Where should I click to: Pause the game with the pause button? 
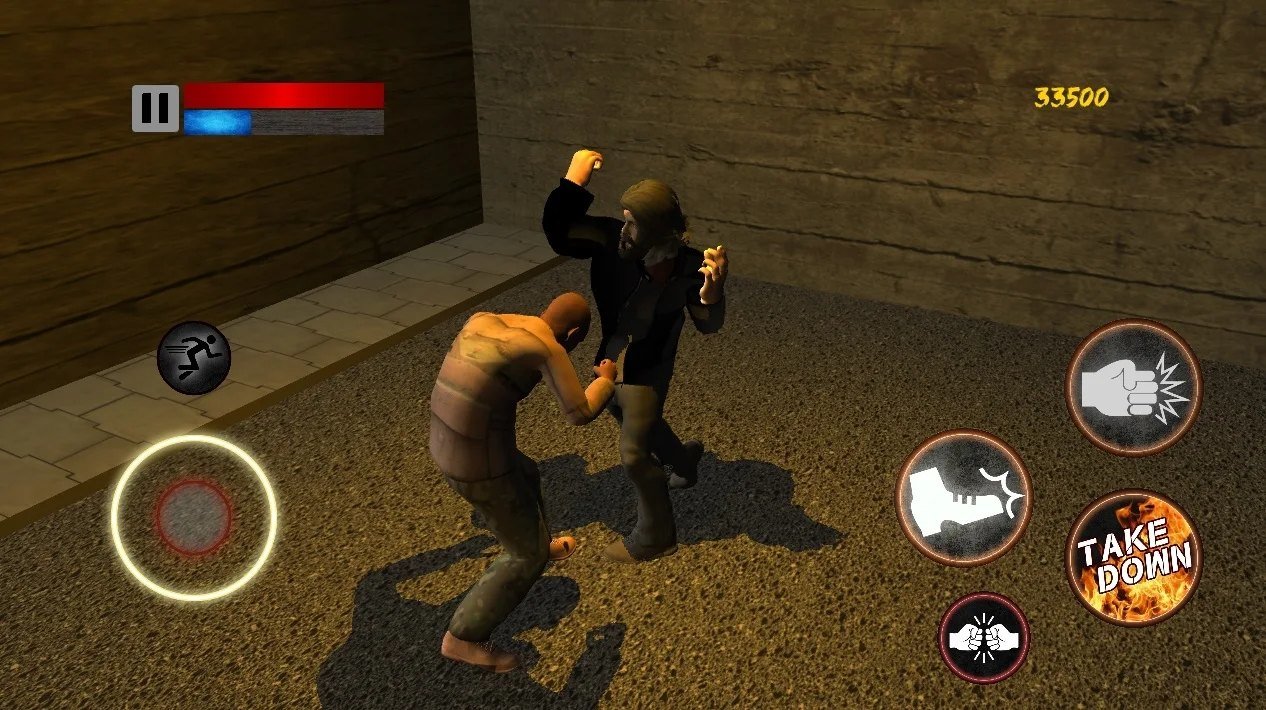pos(155,108)
